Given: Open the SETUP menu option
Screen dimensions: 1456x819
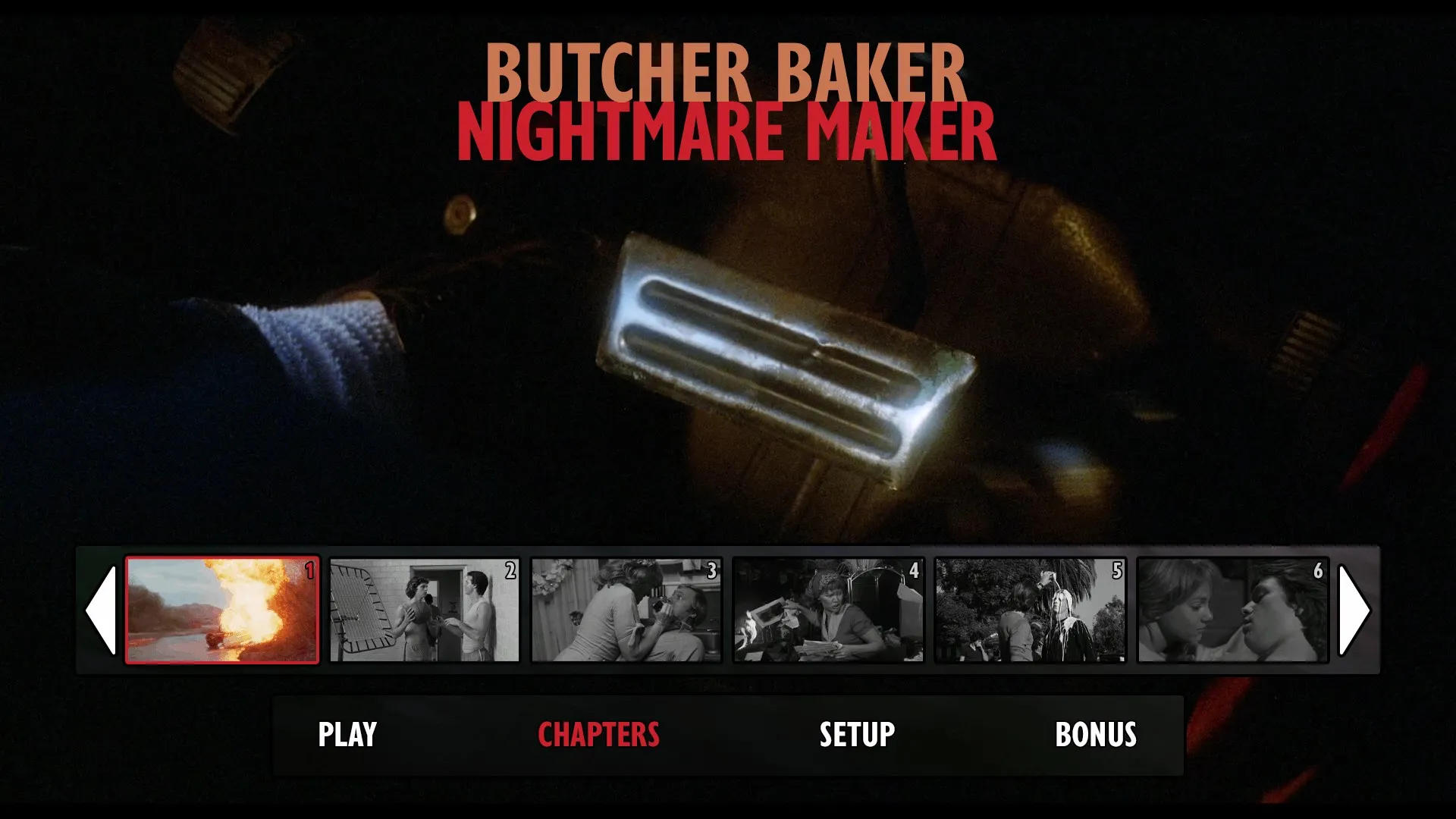Looking at the screenshot, I should [856, 734].
